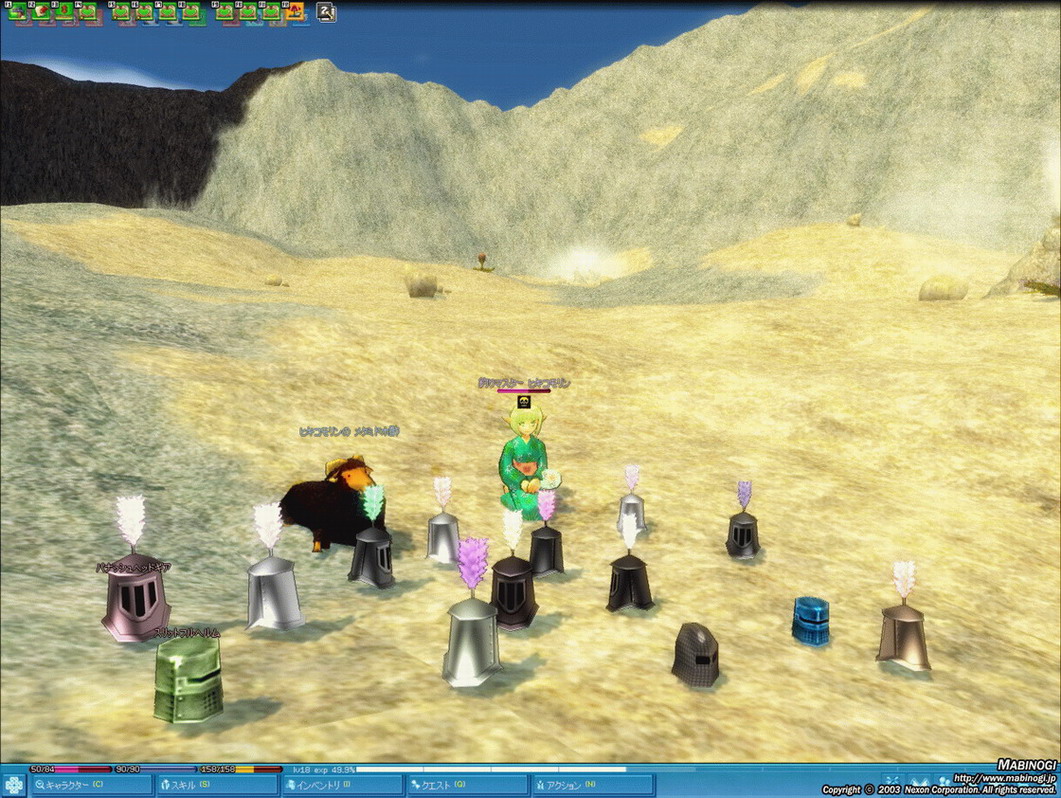Click the main menu knot icon
This screenshot has height=798, width=1061.
click(14, 785)
